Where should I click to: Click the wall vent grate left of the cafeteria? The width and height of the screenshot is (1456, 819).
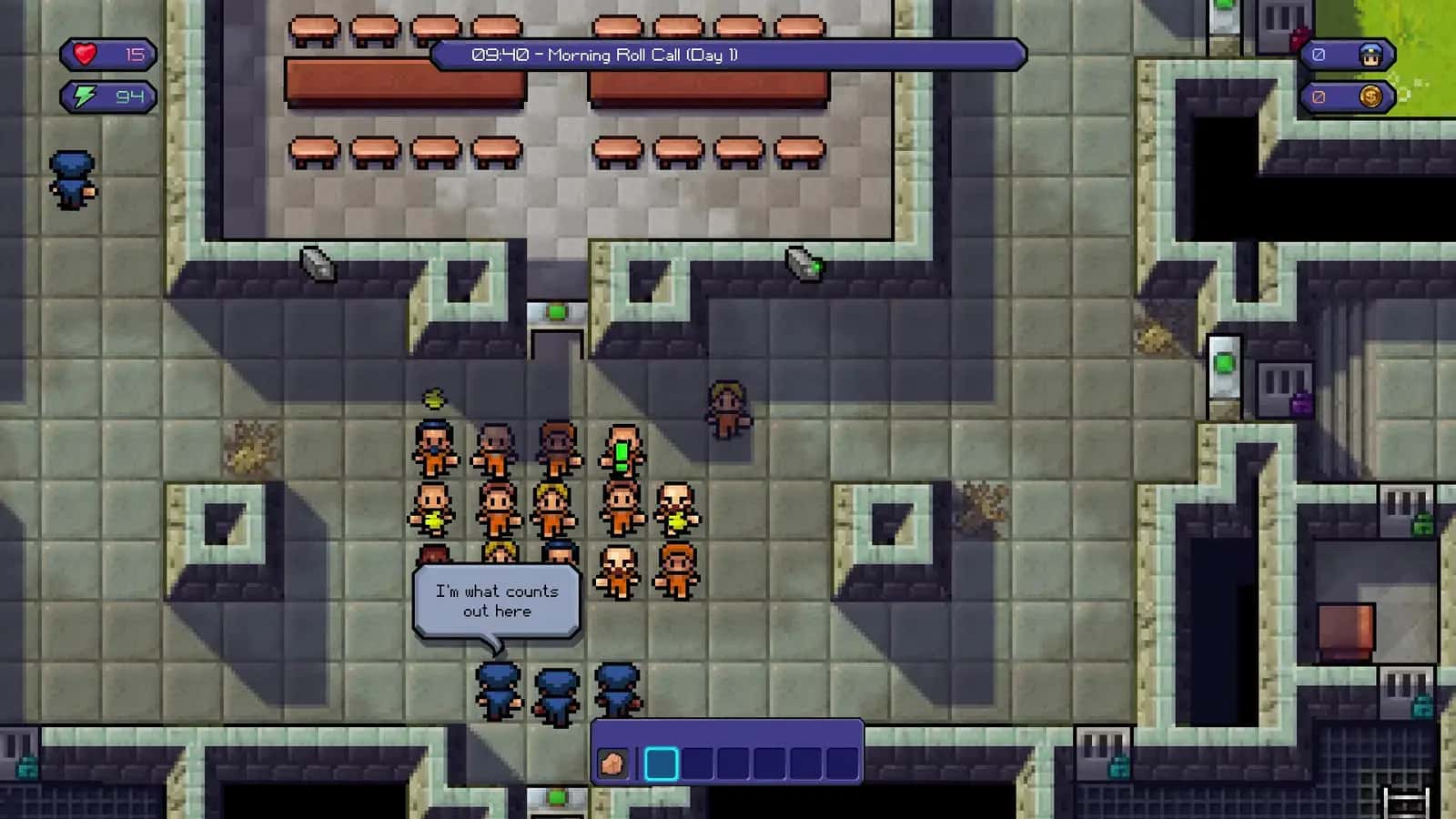[317, 264]
